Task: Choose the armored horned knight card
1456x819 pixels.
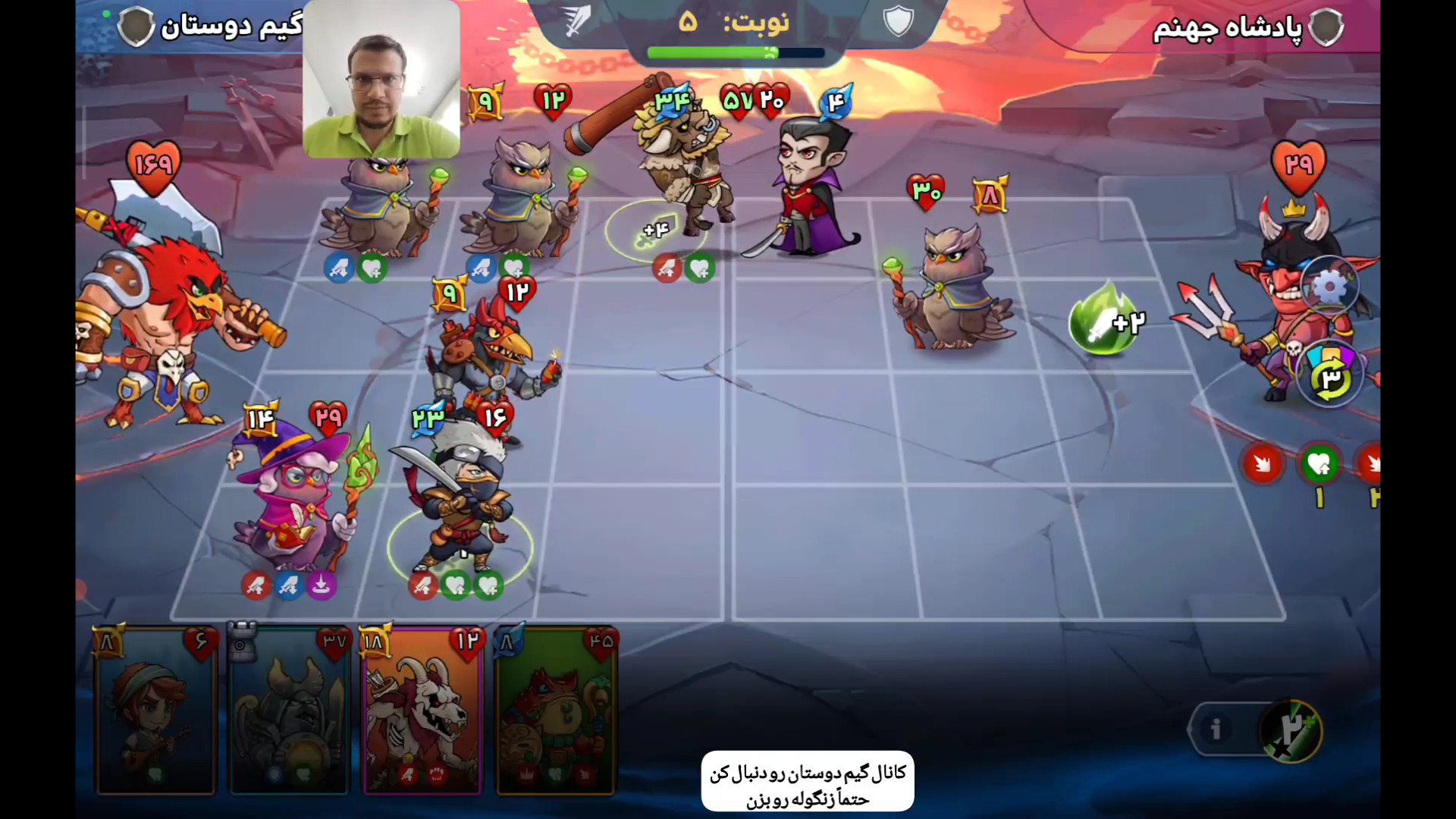Action: point(289,711)
